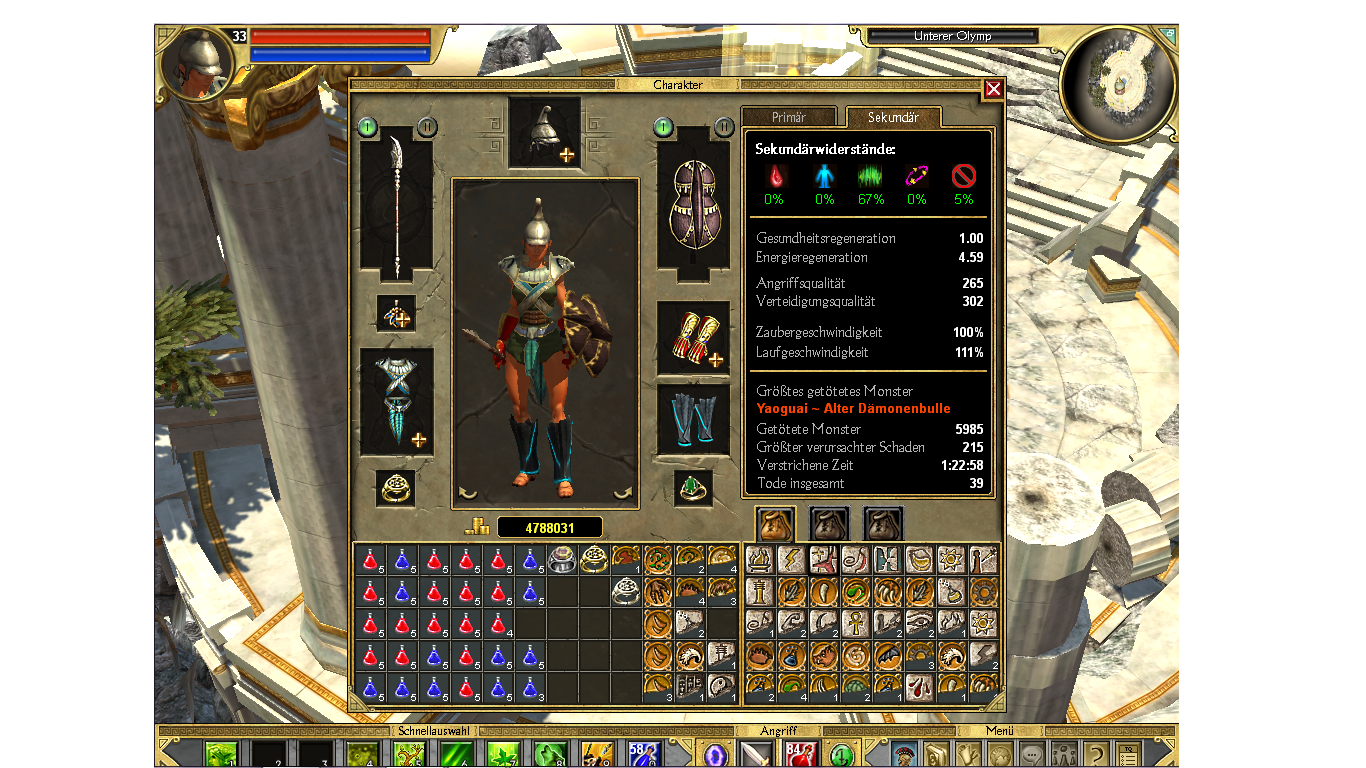Screen dimensions: 1366x768
Task: Choose the torso armor slot
Action: pos(397,401)
